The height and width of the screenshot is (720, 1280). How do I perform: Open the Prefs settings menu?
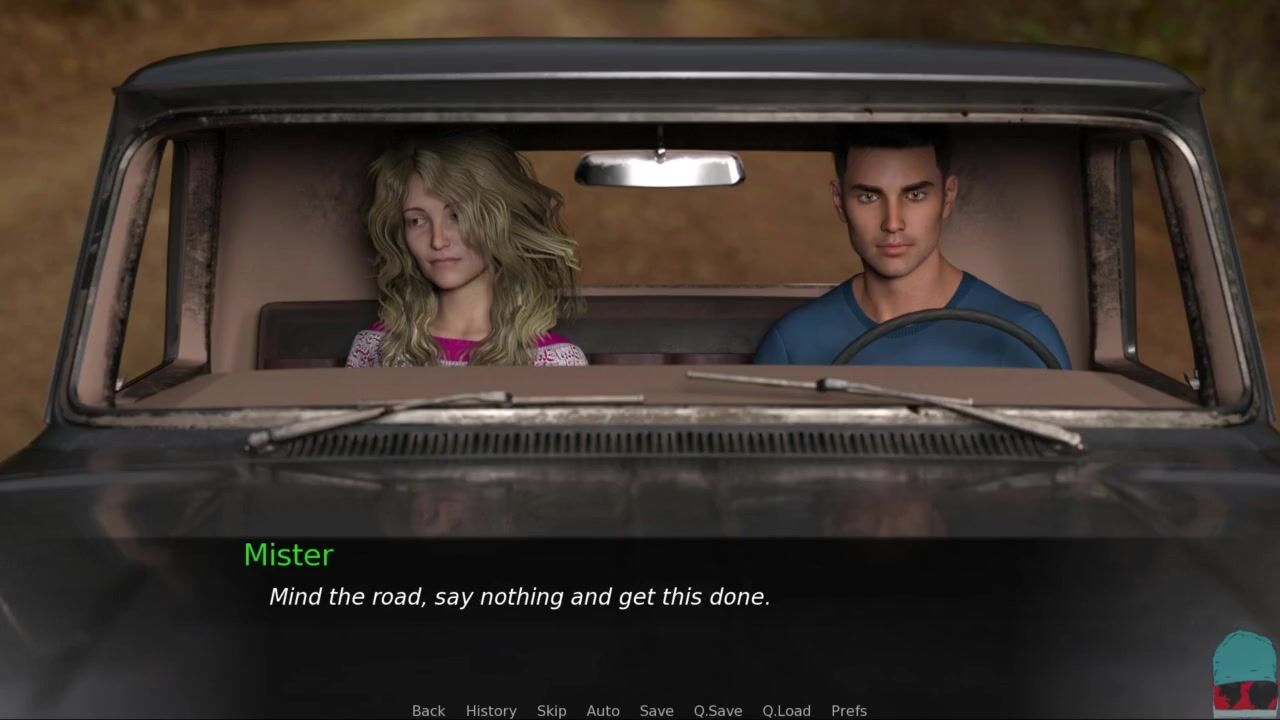point(849,711)
